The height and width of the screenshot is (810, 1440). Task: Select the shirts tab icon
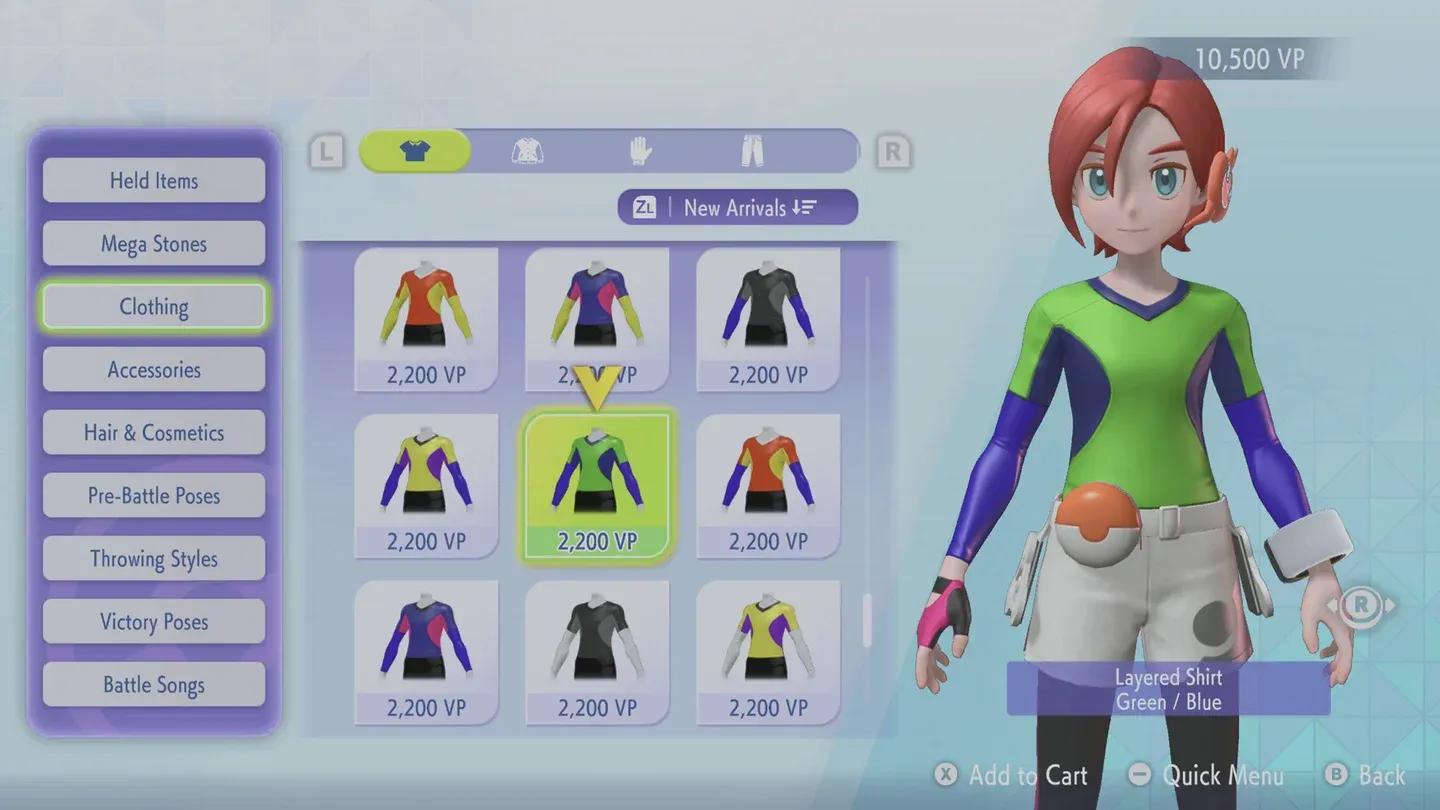pyautogui.click(x=416, y=150)
